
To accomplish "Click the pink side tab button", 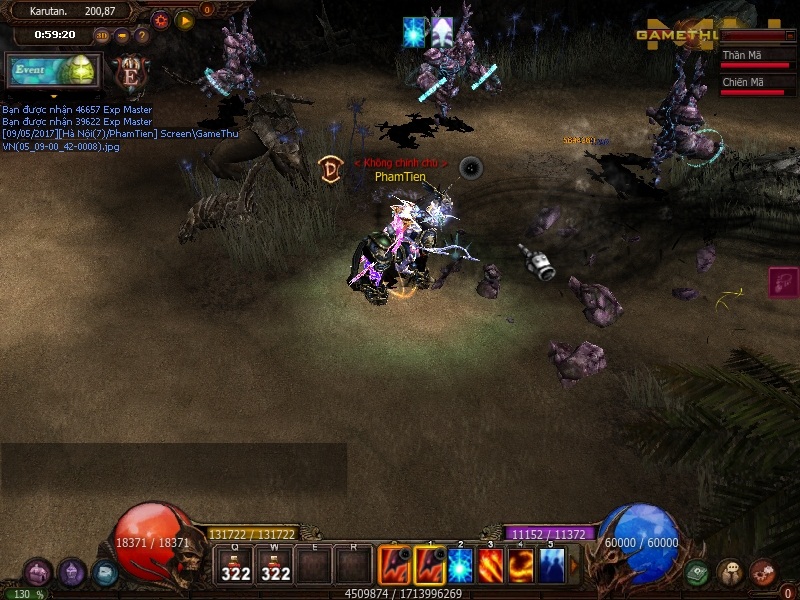I will tap(784, 282).
